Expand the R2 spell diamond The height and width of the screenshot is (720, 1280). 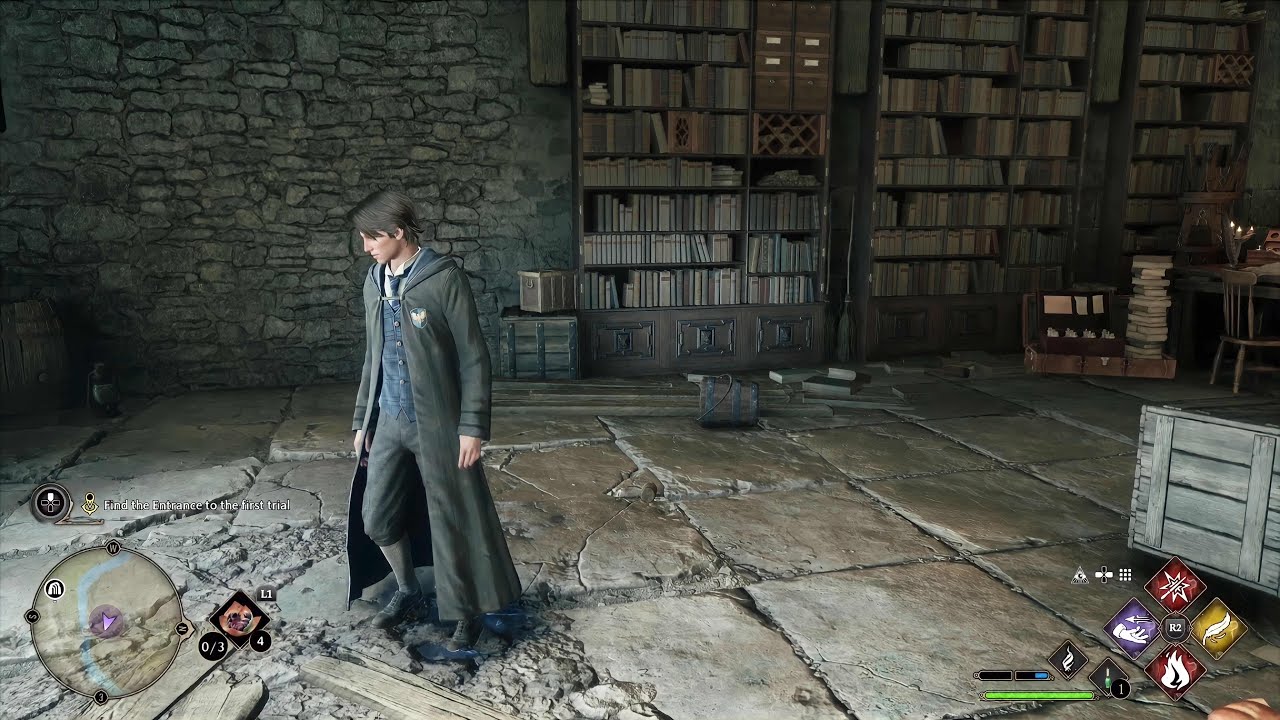[x=1174, y=626]
